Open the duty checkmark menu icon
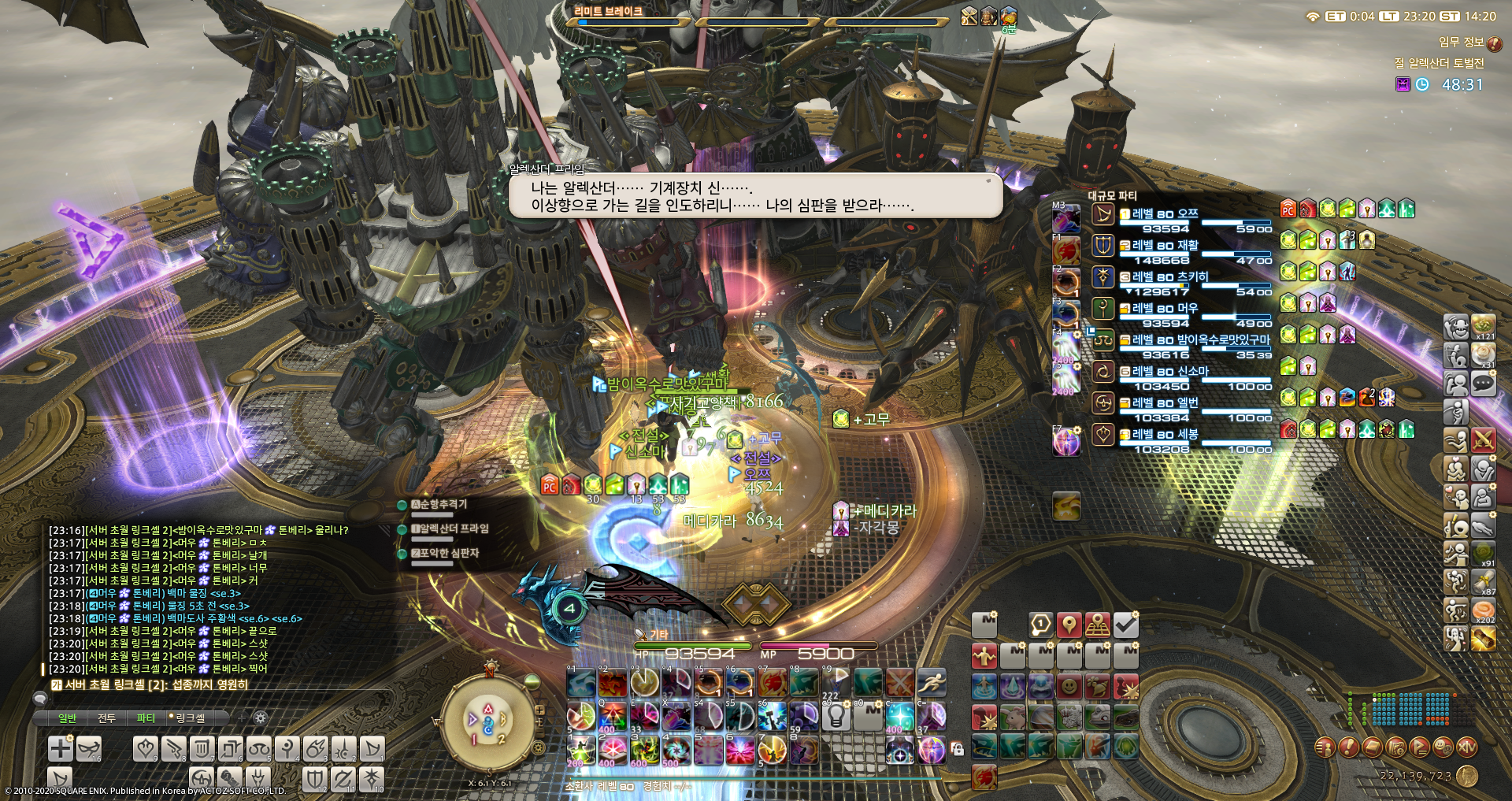1512x801 pixels. tap(1128, 624)
